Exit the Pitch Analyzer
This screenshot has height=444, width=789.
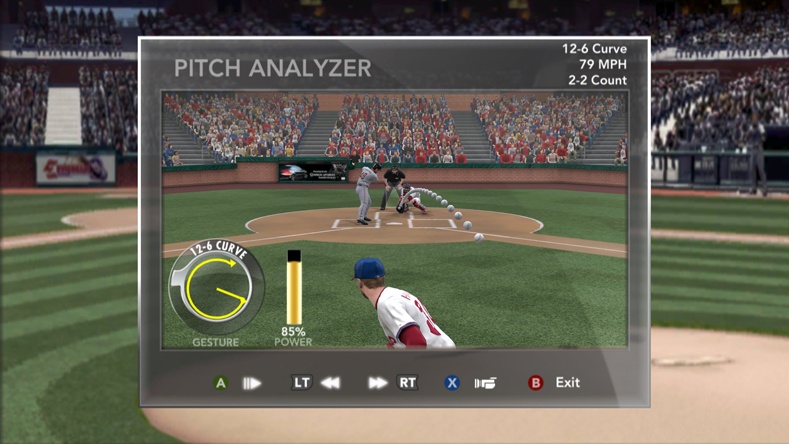pyautogui.click(x=567, y=382)
